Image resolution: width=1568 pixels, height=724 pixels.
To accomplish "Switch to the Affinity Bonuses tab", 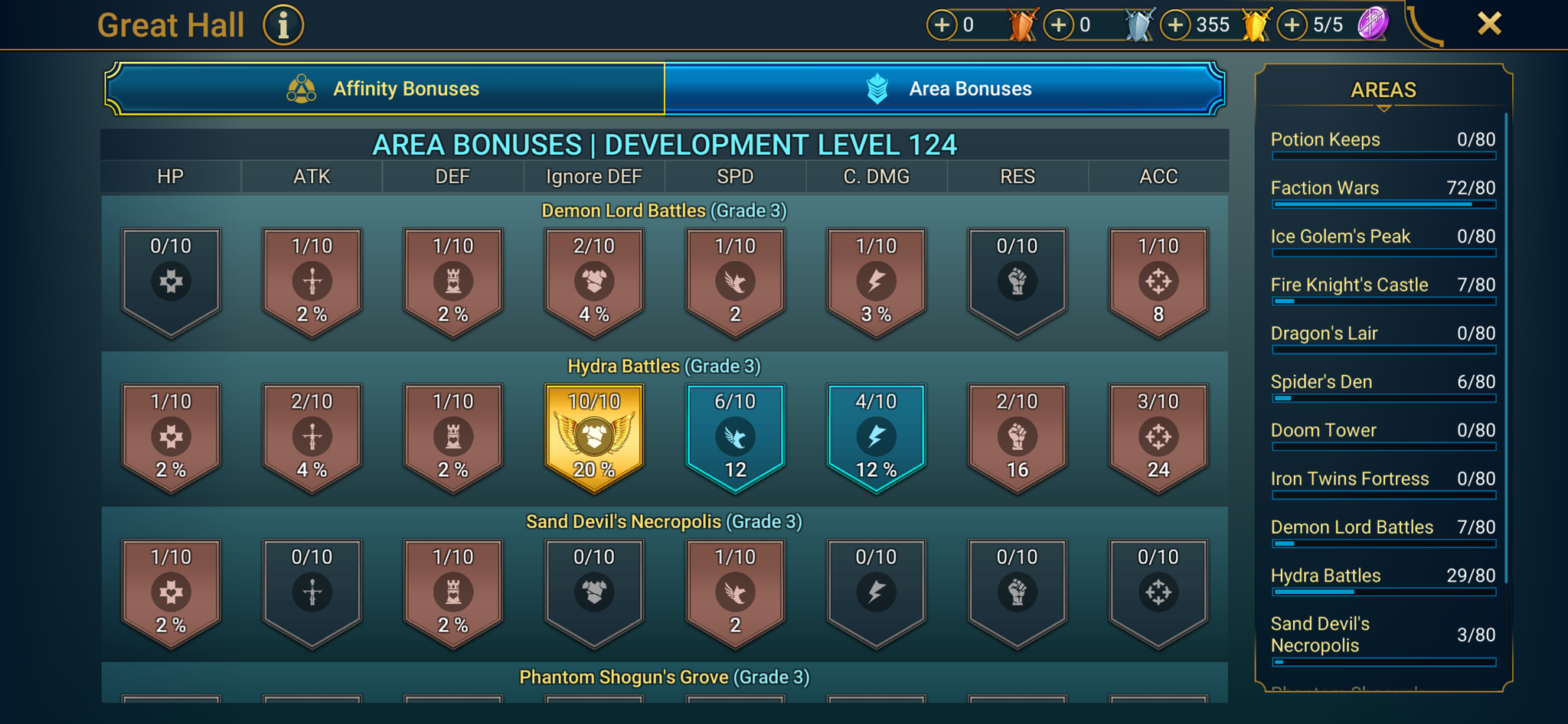I will tap(385, 88).
